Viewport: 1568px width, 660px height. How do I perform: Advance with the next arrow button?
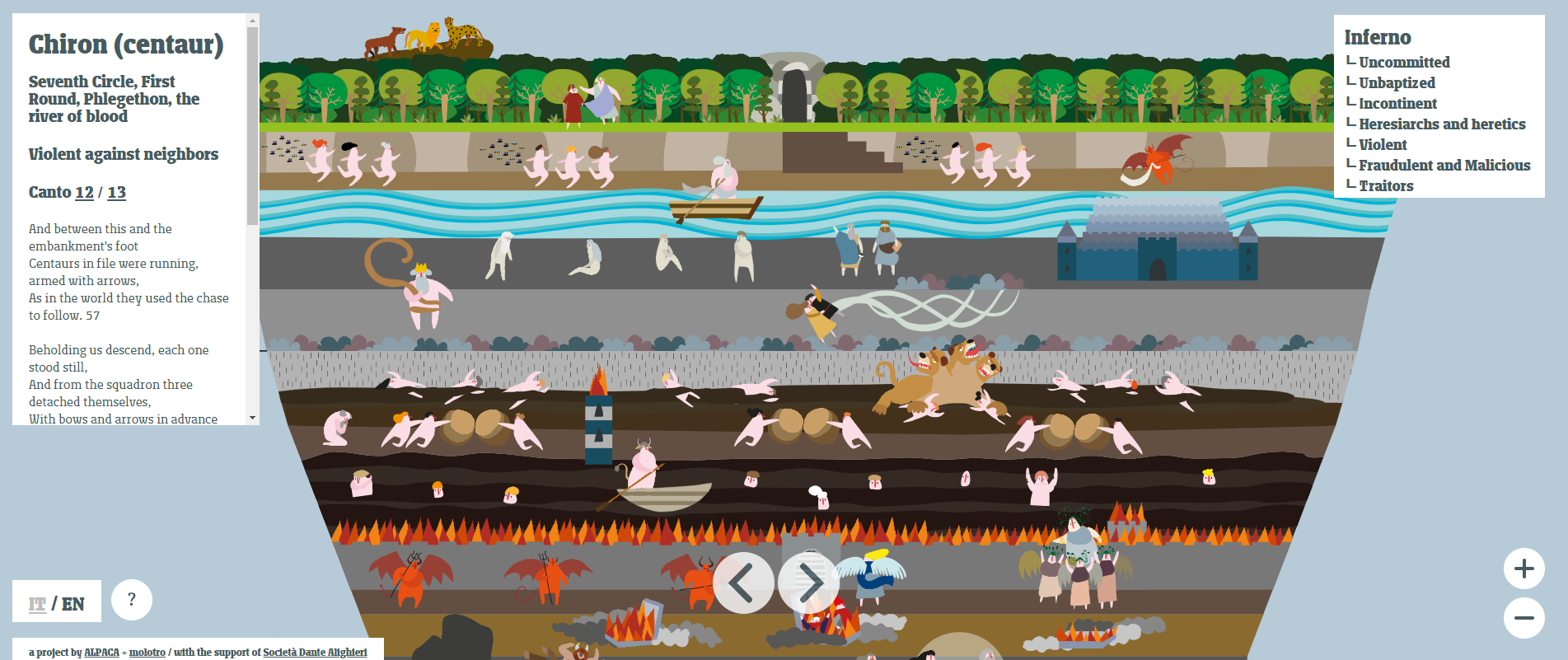809,583
